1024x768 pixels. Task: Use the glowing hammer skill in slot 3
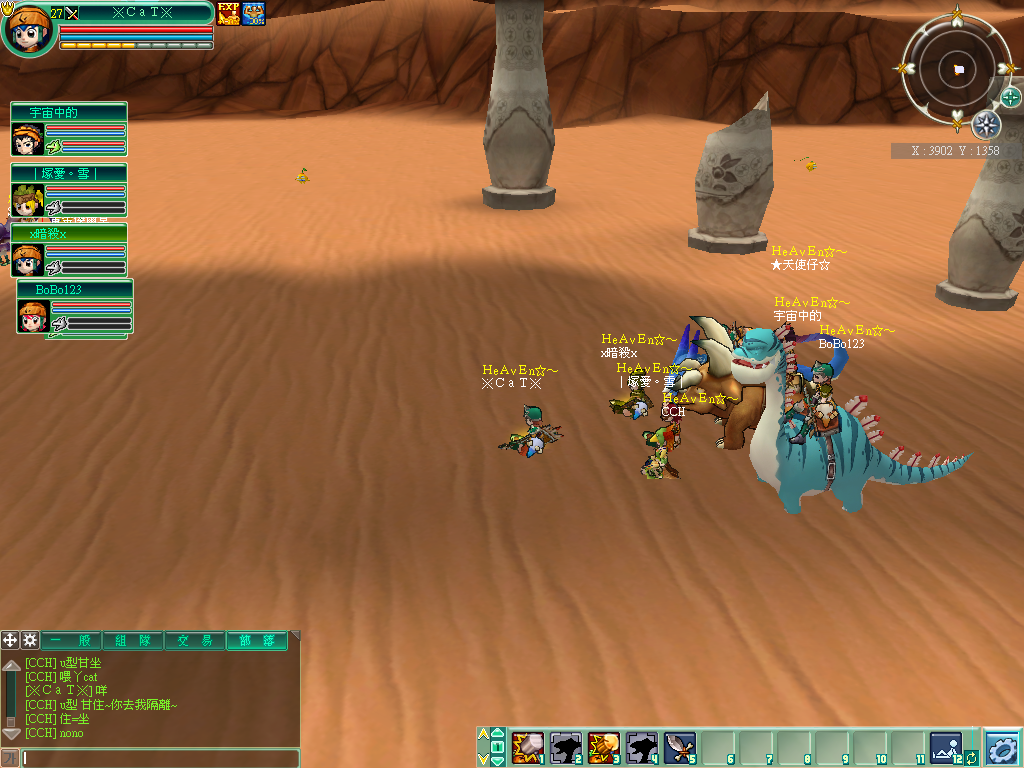point(603,747)
